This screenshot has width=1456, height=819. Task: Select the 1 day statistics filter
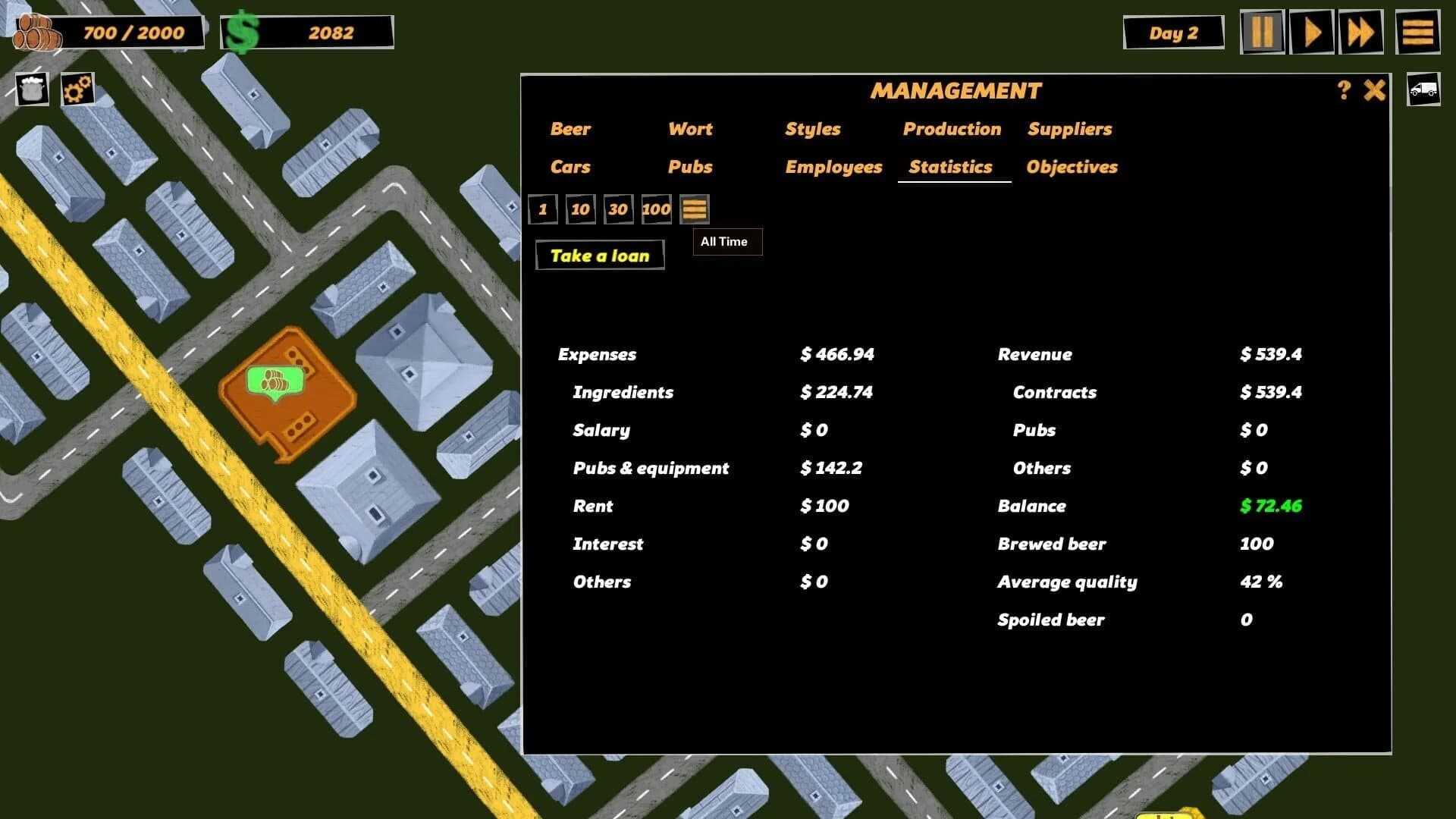[543, 209]
